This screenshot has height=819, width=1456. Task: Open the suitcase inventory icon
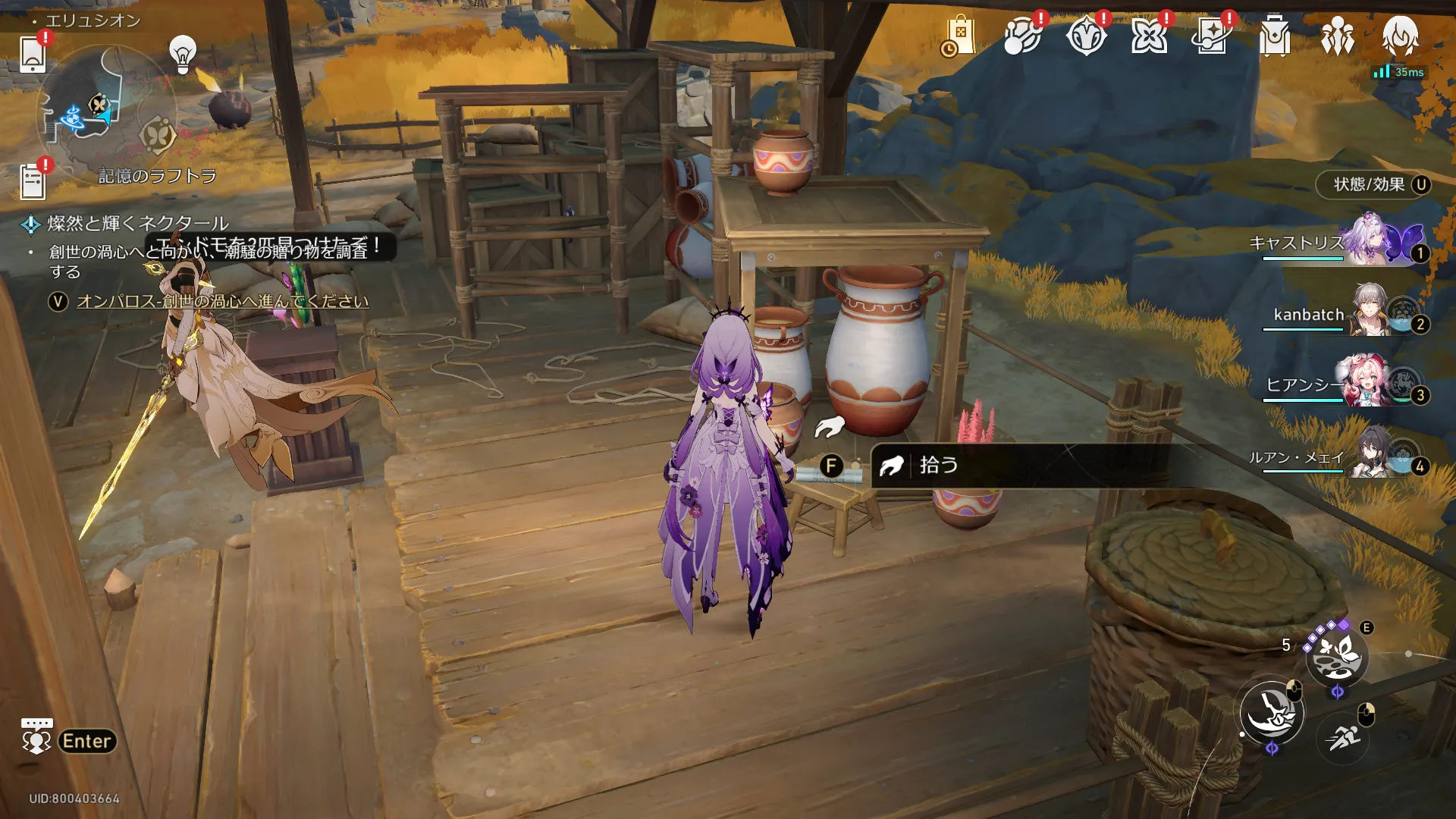tap(1274, 36)
